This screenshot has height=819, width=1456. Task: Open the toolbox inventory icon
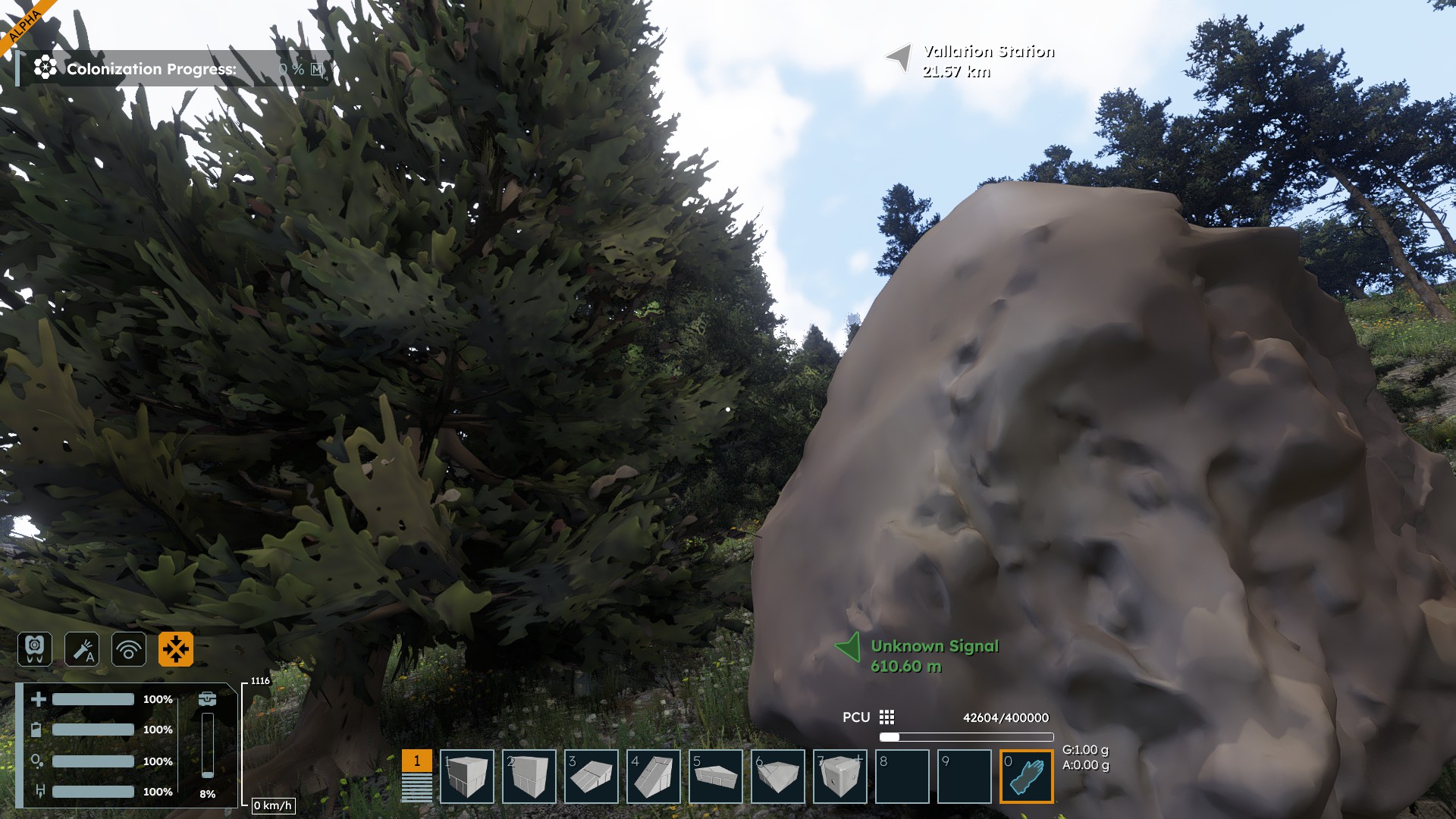pyautogui.click(x=207, y=698)
